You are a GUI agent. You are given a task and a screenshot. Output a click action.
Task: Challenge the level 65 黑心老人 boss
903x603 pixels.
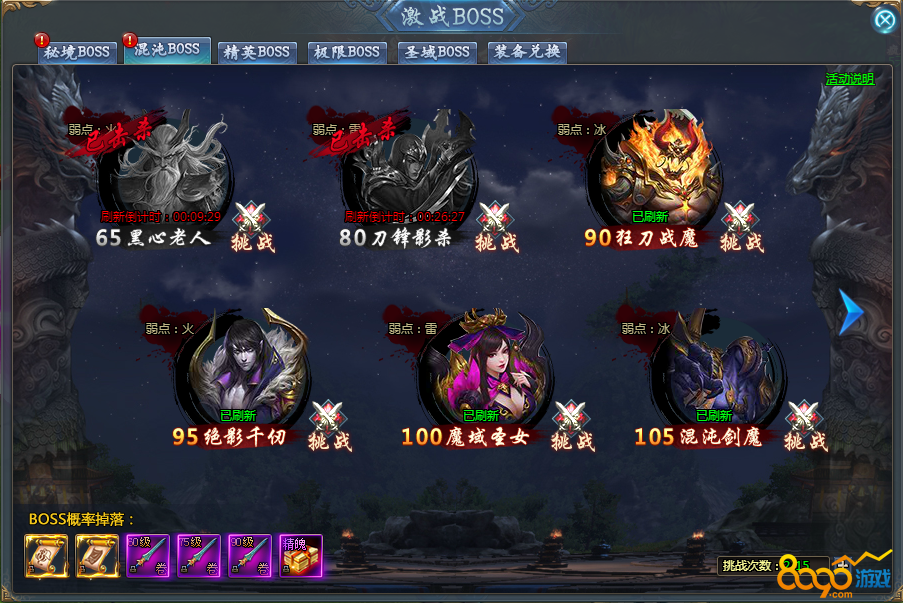coord(251,228)
